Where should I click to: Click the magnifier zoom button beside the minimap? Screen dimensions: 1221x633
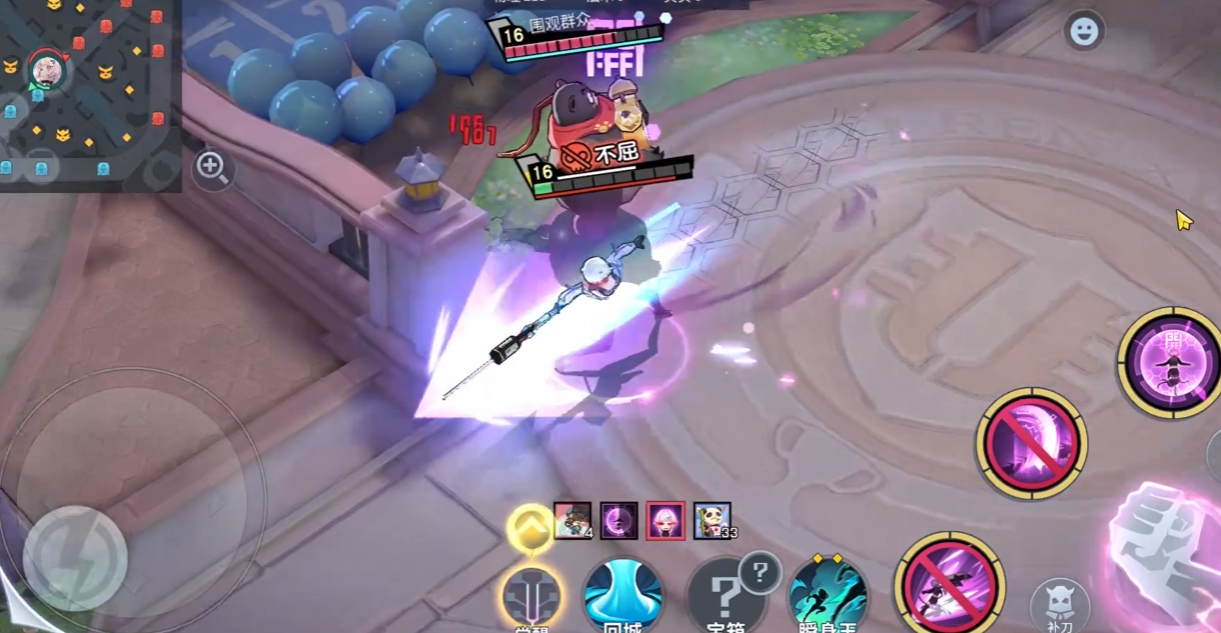[212, 167]
